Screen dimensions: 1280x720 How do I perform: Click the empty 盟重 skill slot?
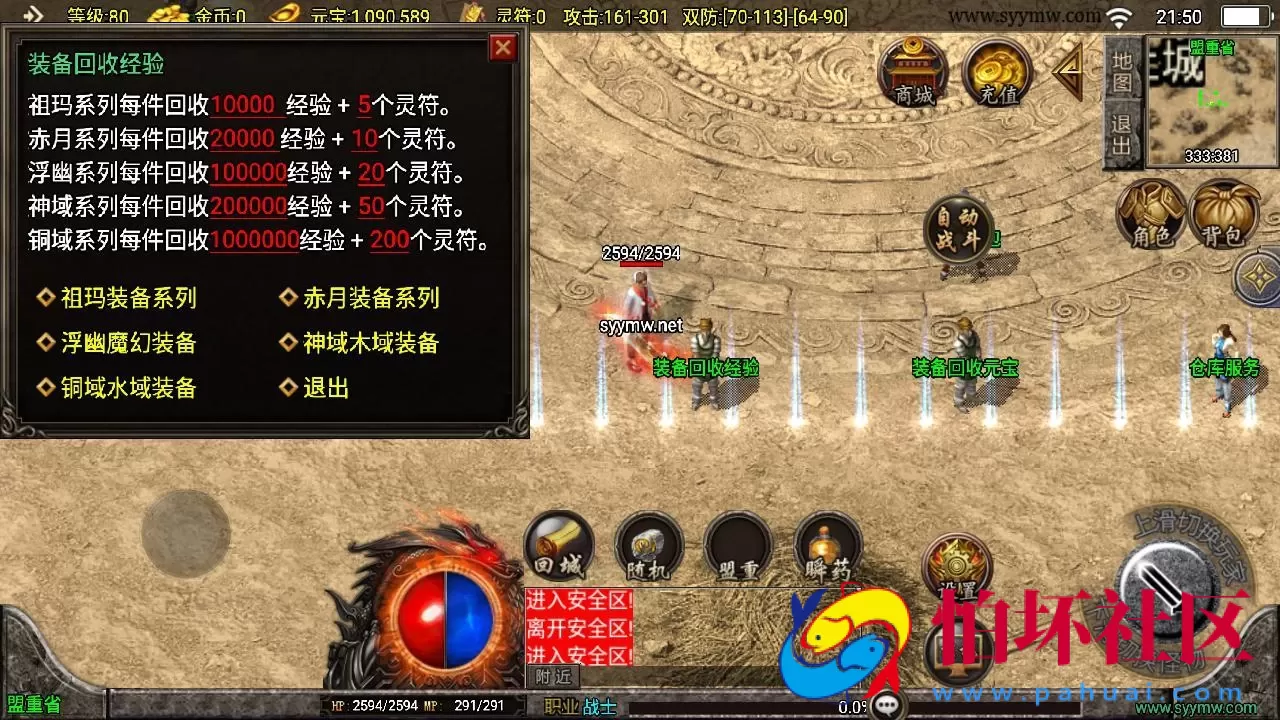(x=738, y=545)
